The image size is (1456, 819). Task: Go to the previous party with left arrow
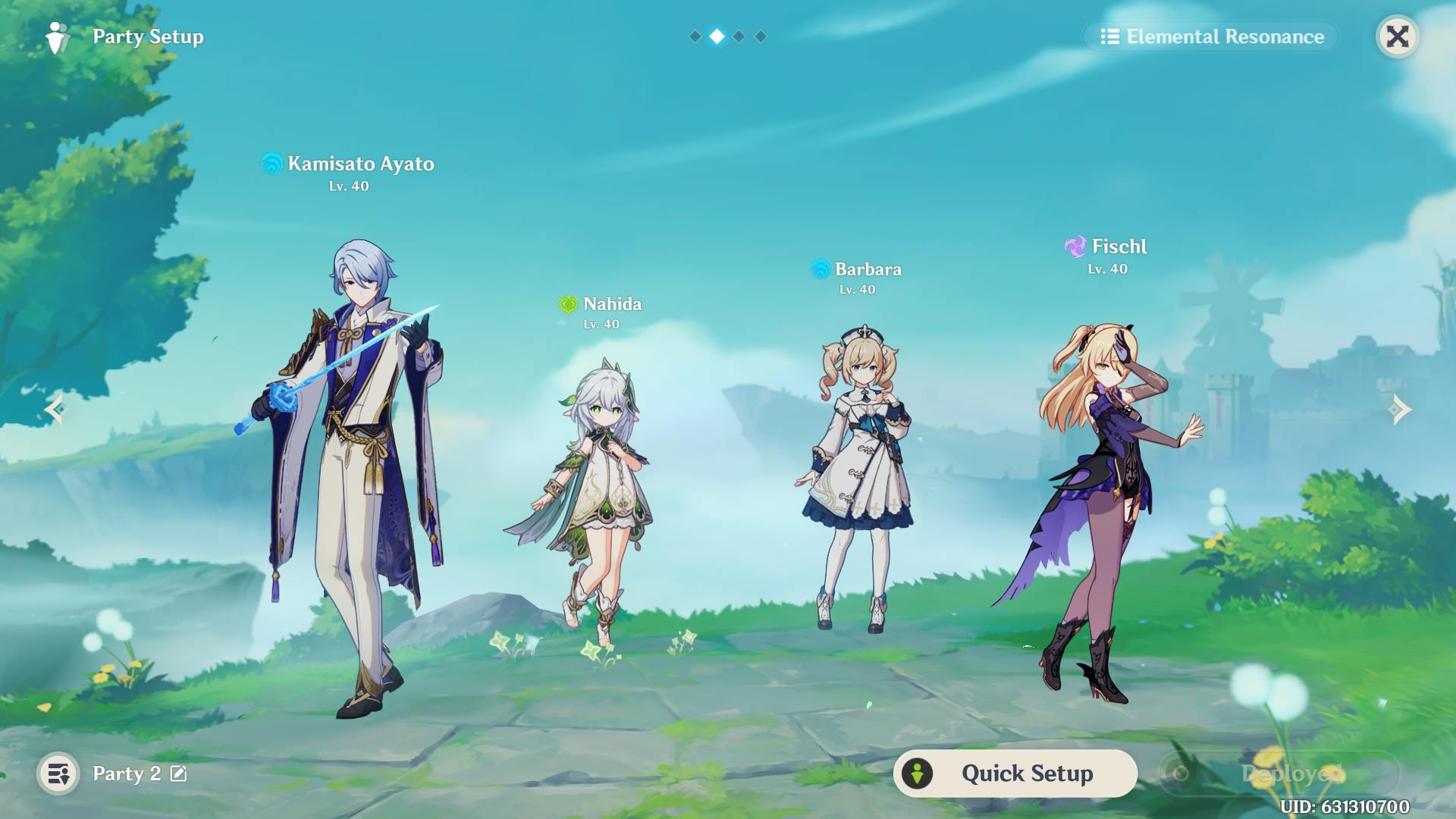pyautogui.click(x=55, y=409)
